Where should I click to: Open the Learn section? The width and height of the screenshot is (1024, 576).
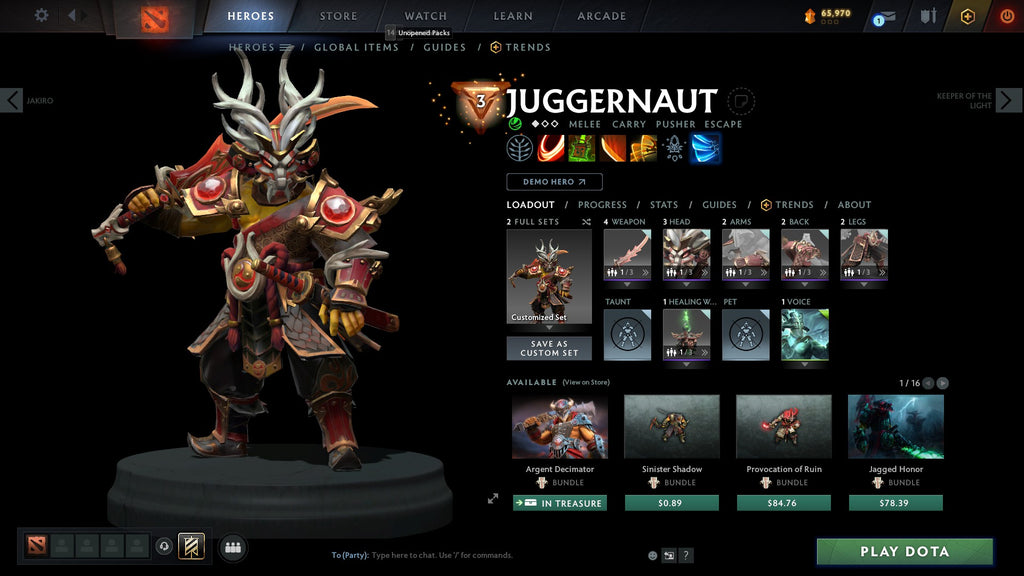tap(513, 16)
